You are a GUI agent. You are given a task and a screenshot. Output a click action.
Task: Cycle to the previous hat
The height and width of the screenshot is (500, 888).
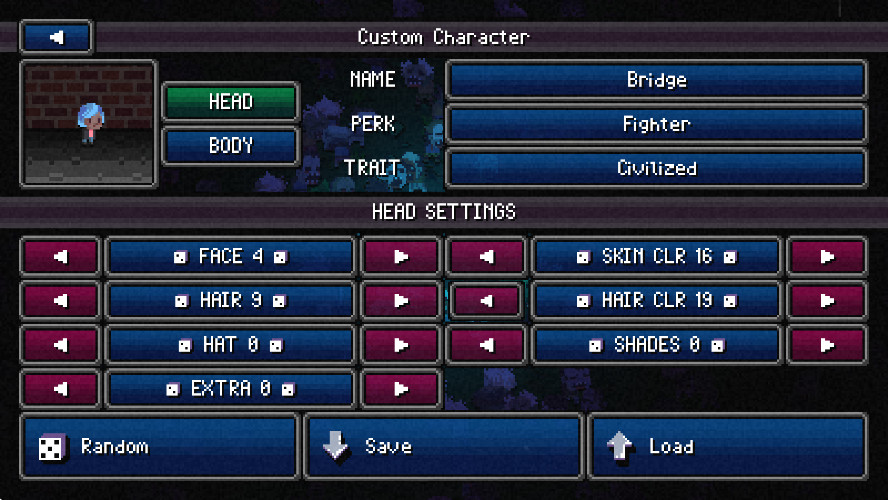60,344
